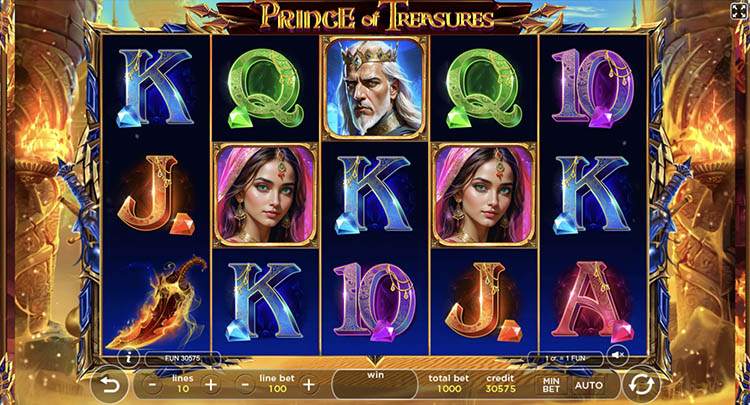Toggle the sound speaker icon
Viewport: 750px width, 405px height.
click(x=620, y=355)
